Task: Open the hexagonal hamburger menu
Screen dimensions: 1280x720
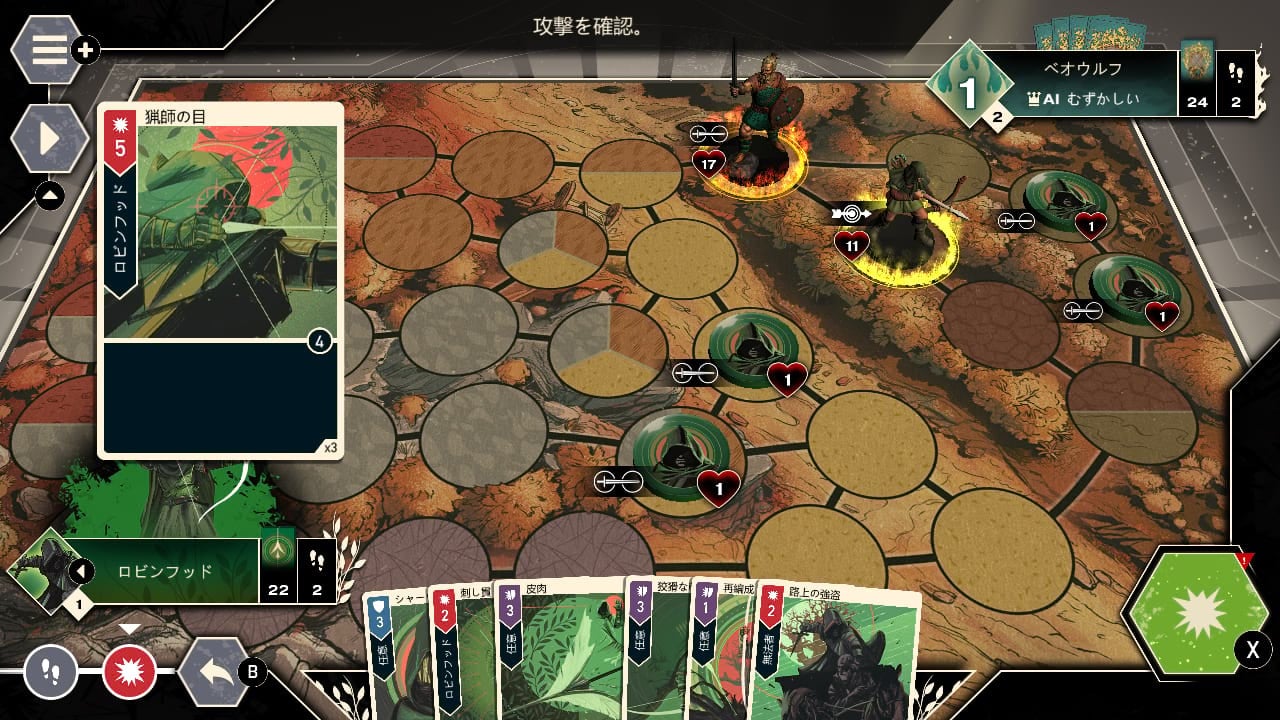Action: point(48,49)
